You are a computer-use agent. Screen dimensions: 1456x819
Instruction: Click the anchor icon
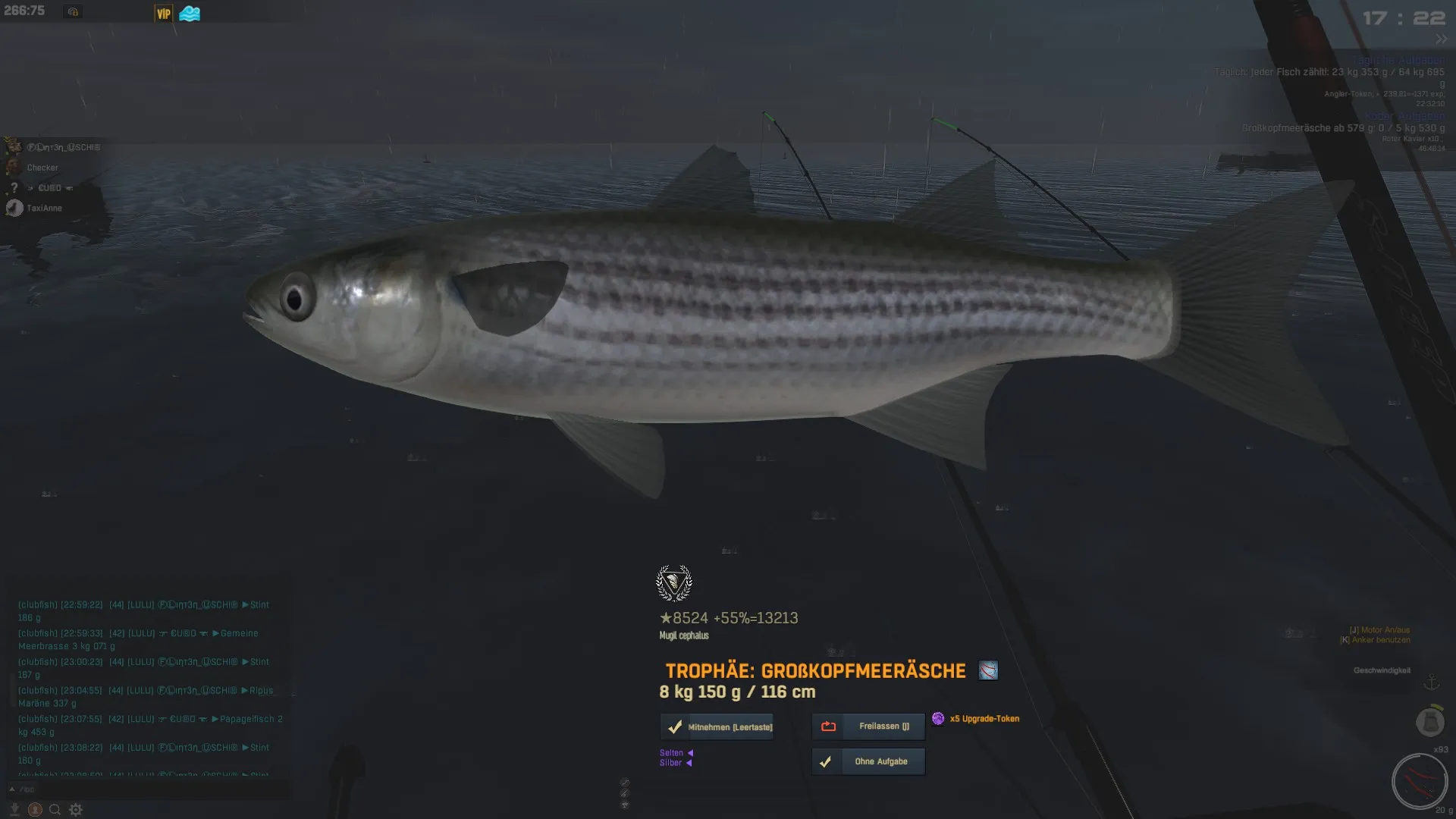click(x=1431, y=682)
